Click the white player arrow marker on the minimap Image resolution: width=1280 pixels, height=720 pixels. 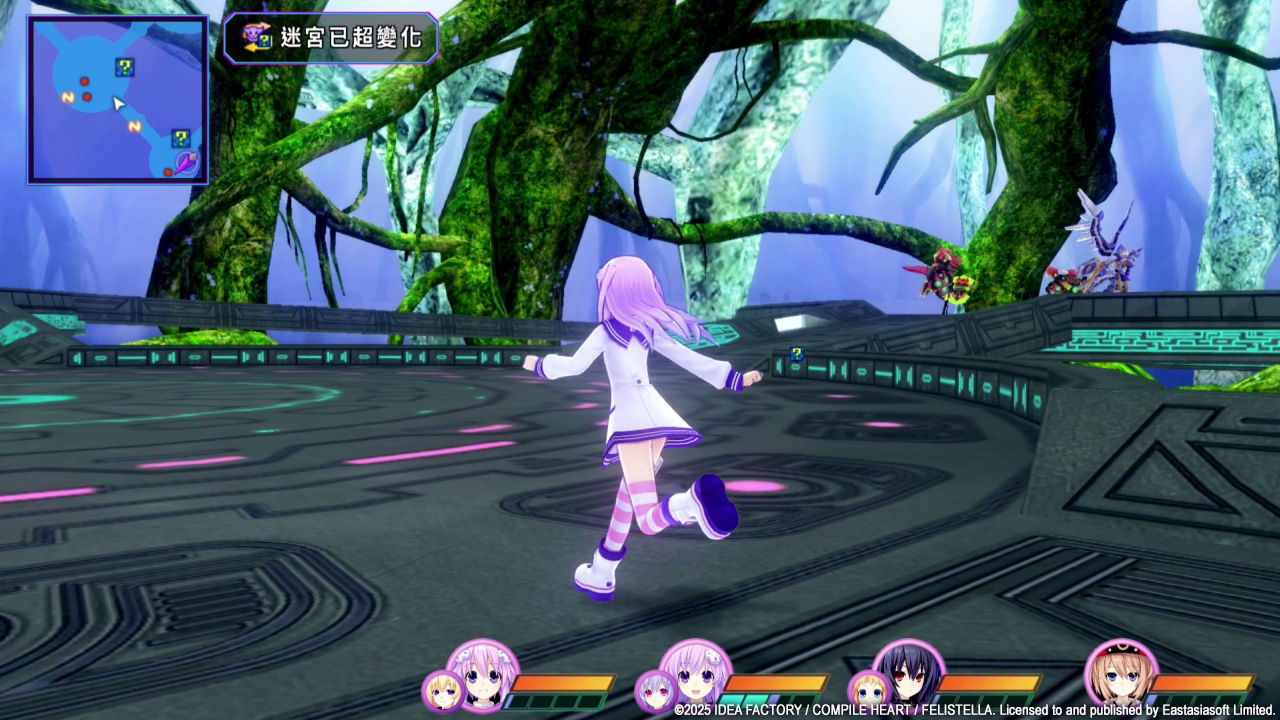coord(118,105)
